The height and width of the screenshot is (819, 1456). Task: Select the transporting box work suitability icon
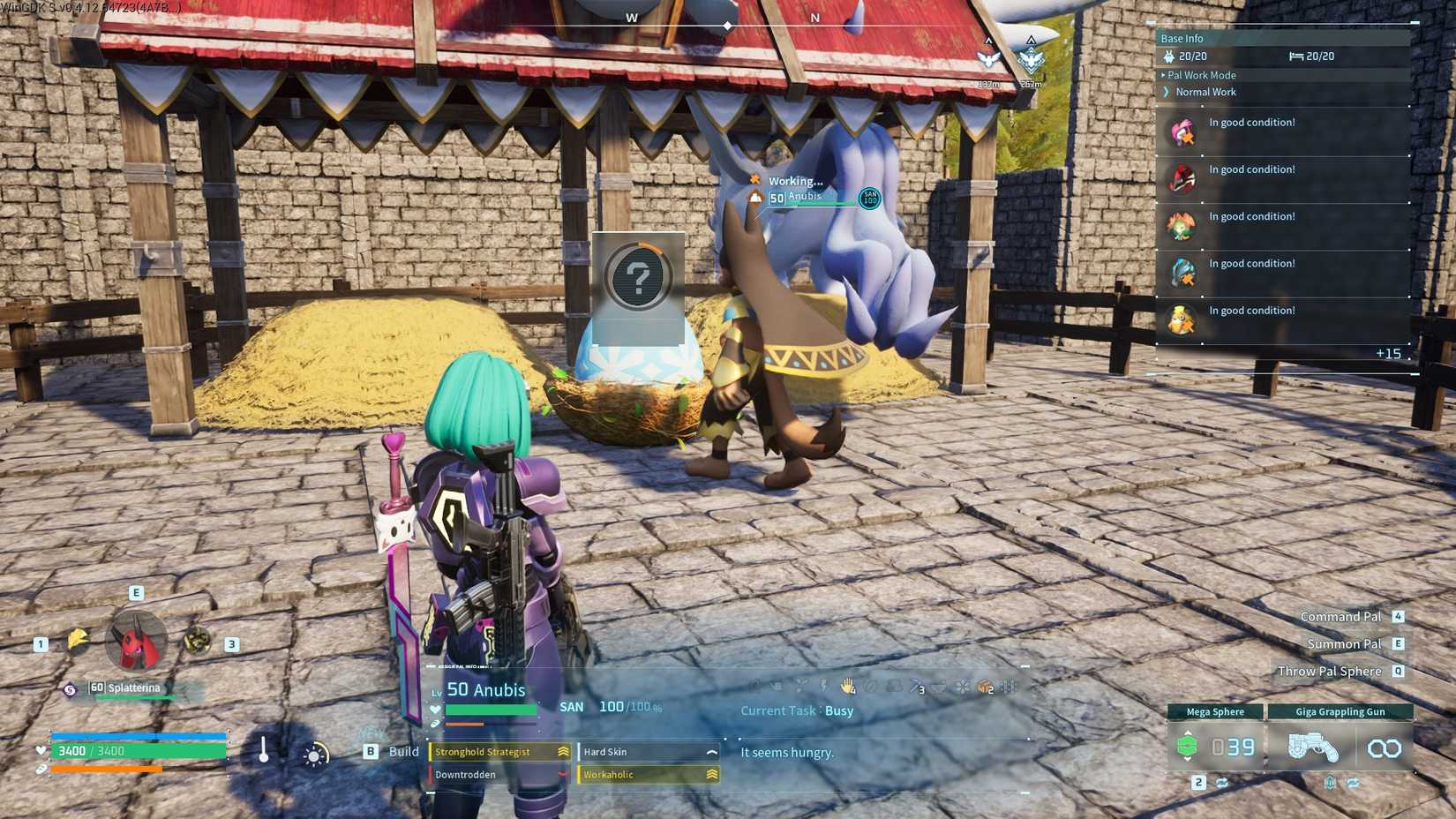[984, 685]
